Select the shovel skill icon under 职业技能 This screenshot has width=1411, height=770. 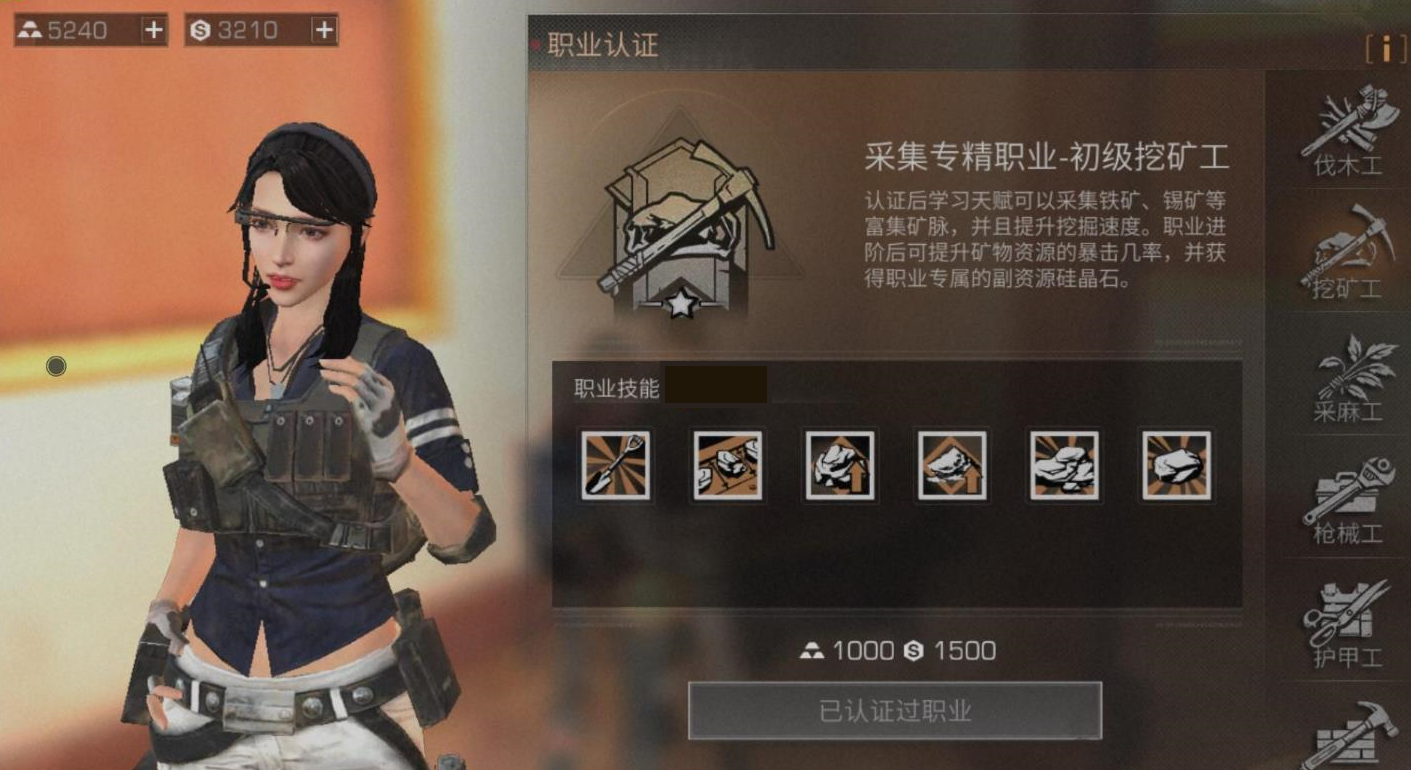614,464
